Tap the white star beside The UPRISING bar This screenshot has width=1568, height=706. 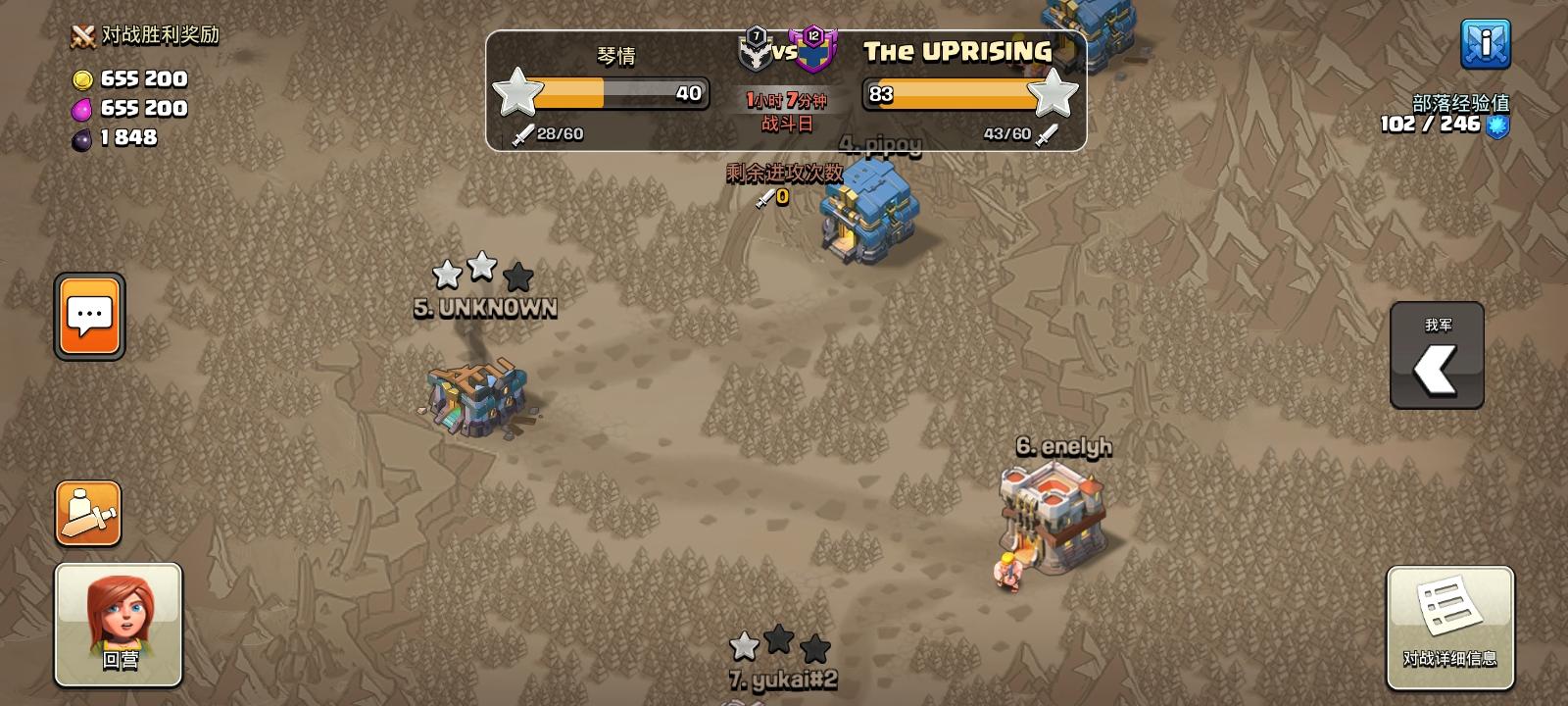[1053, 95]
